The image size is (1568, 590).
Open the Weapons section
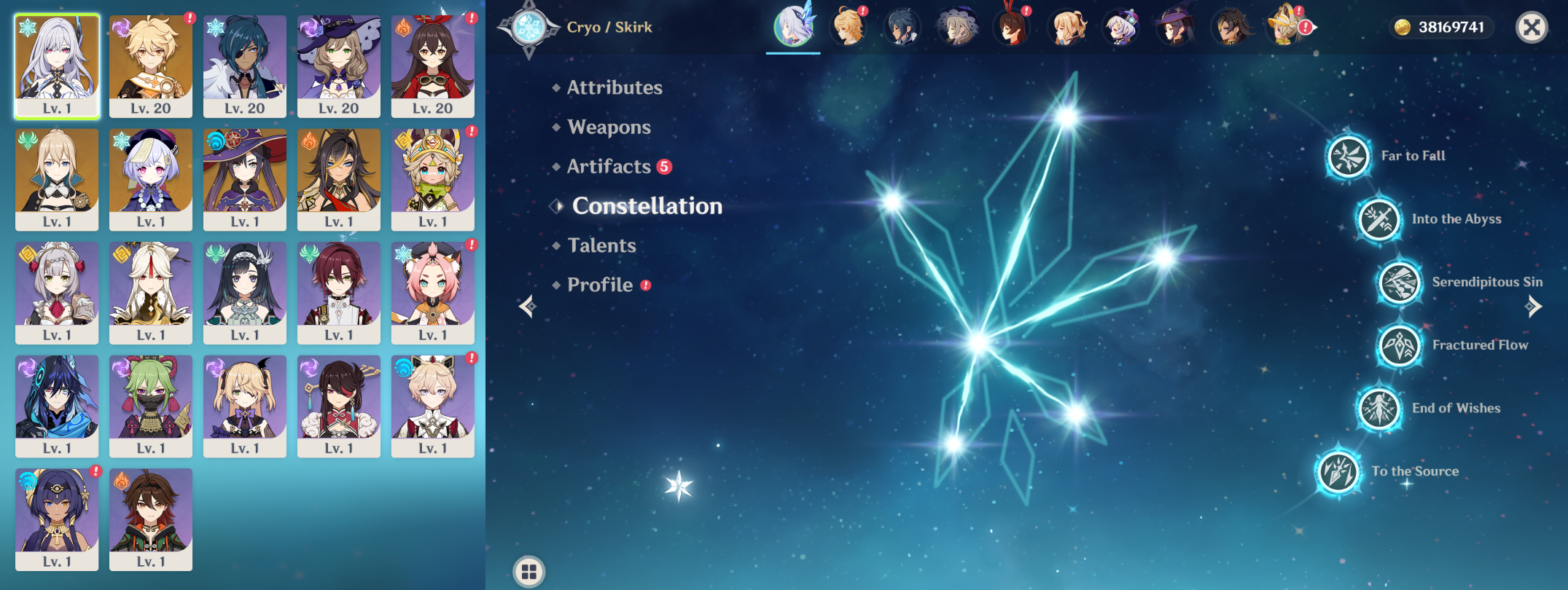[608, 127]
